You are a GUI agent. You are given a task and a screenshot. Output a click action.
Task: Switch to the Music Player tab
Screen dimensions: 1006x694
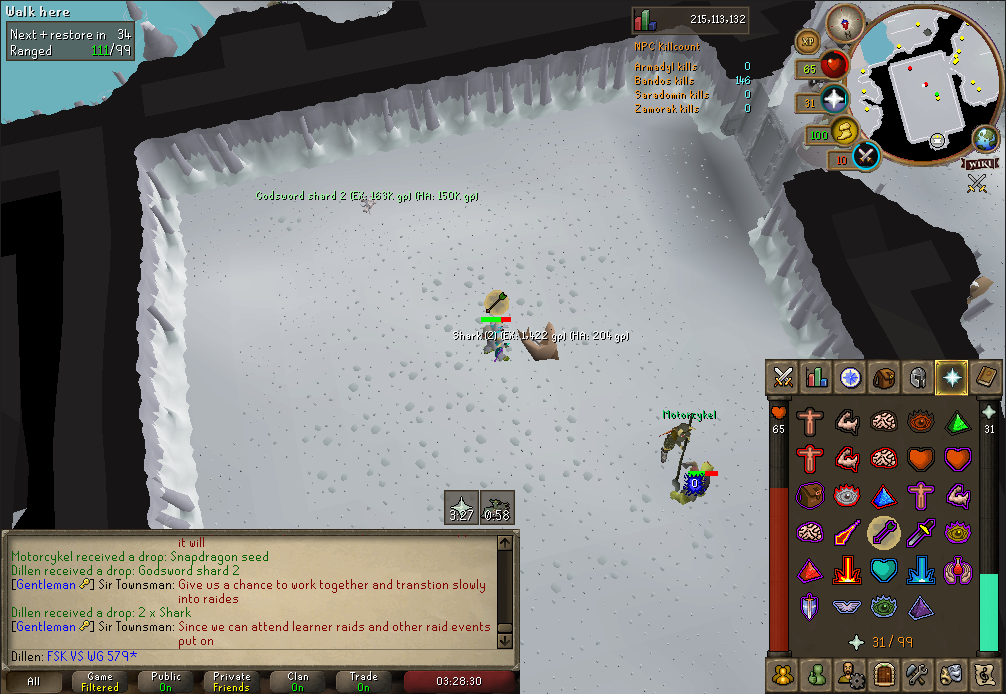click(x=985, y=672)
